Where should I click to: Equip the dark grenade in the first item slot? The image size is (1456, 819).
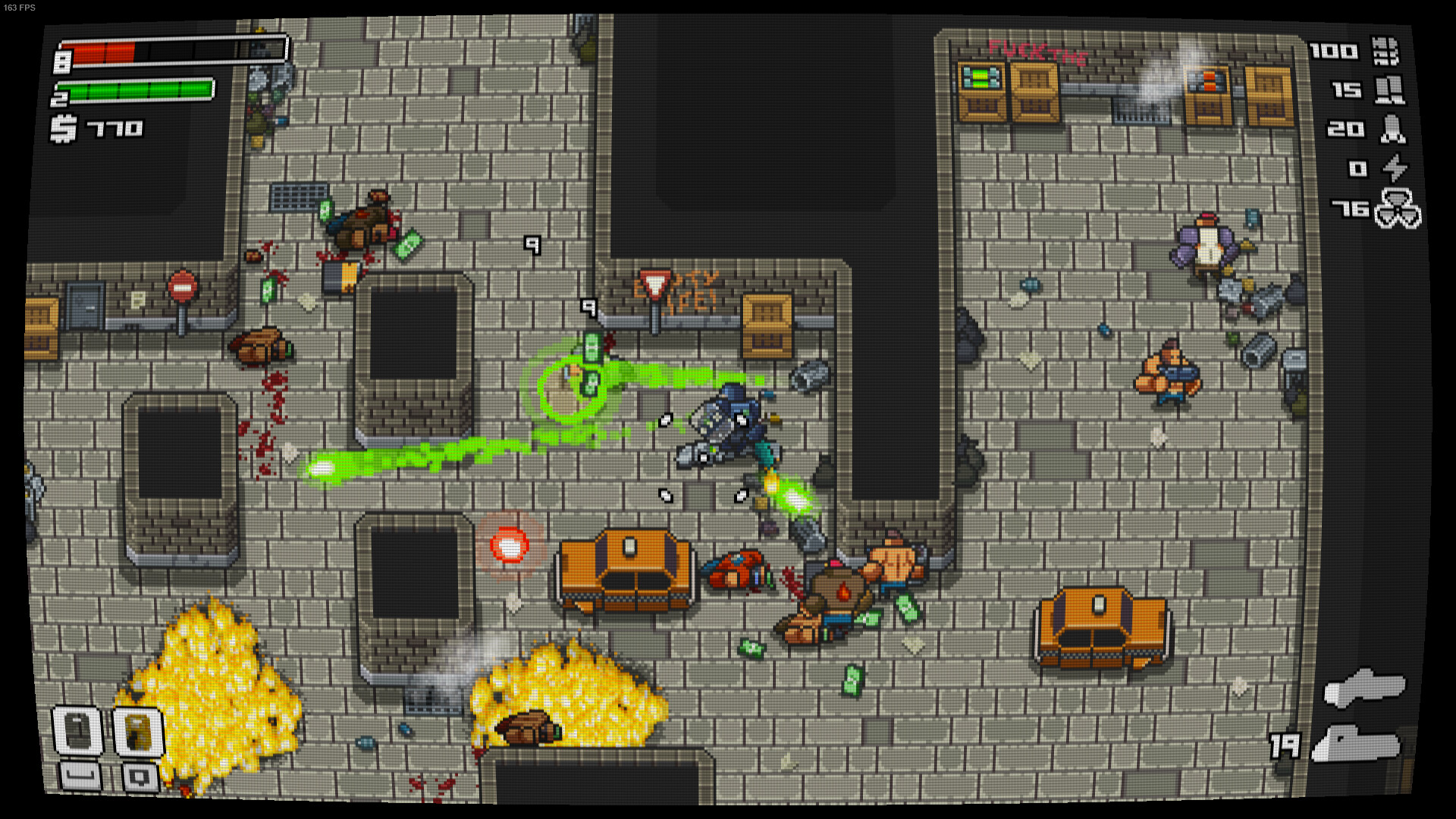click(76, 729)
